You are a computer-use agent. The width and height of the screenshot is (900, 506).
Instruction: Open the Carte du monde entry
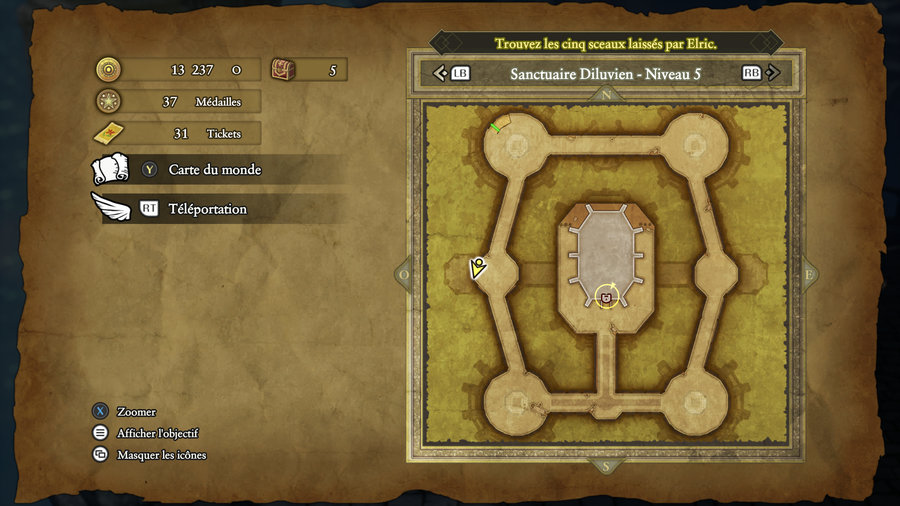214,170
